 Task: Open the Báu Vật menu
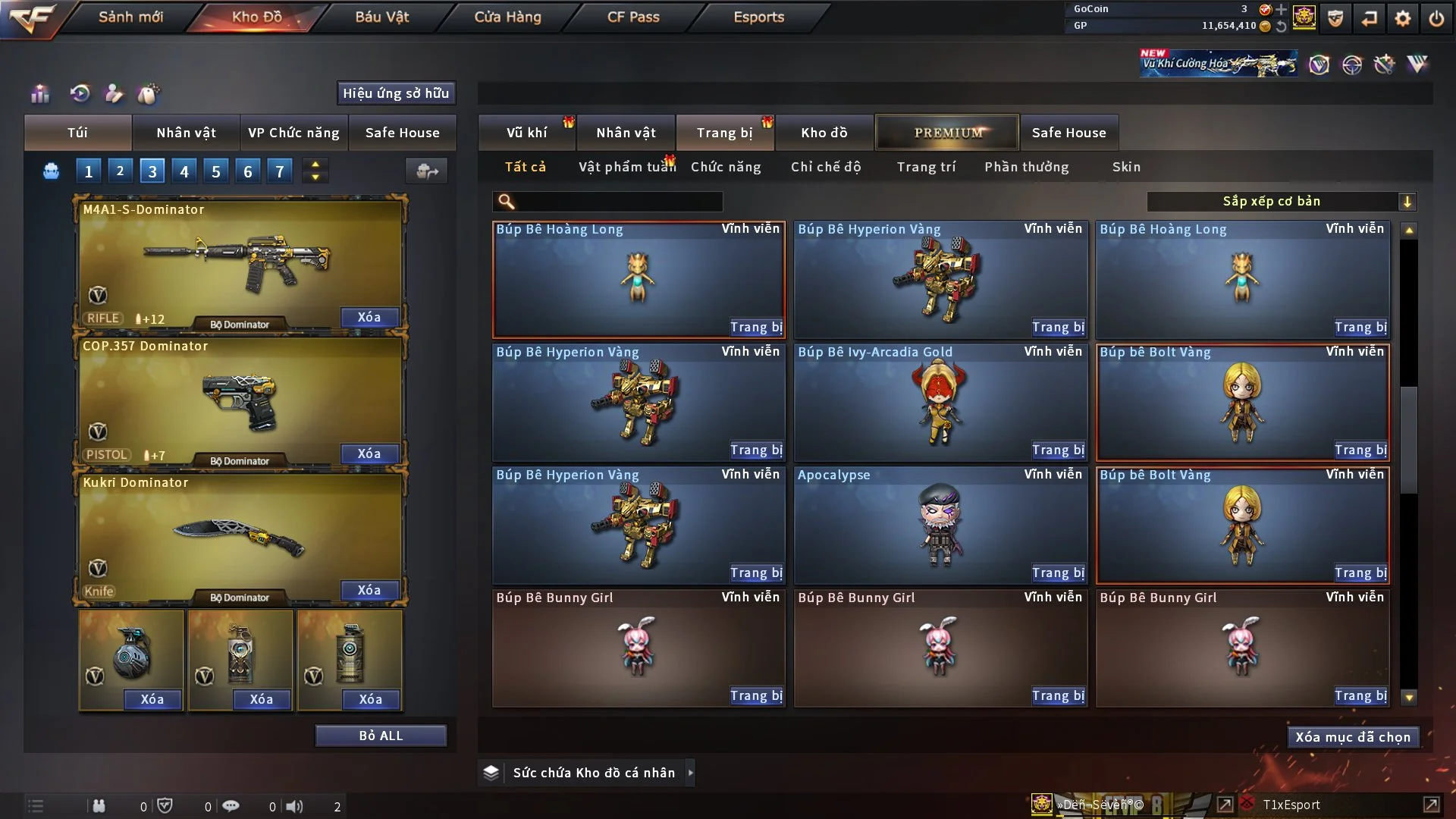[x=381, y=17]
